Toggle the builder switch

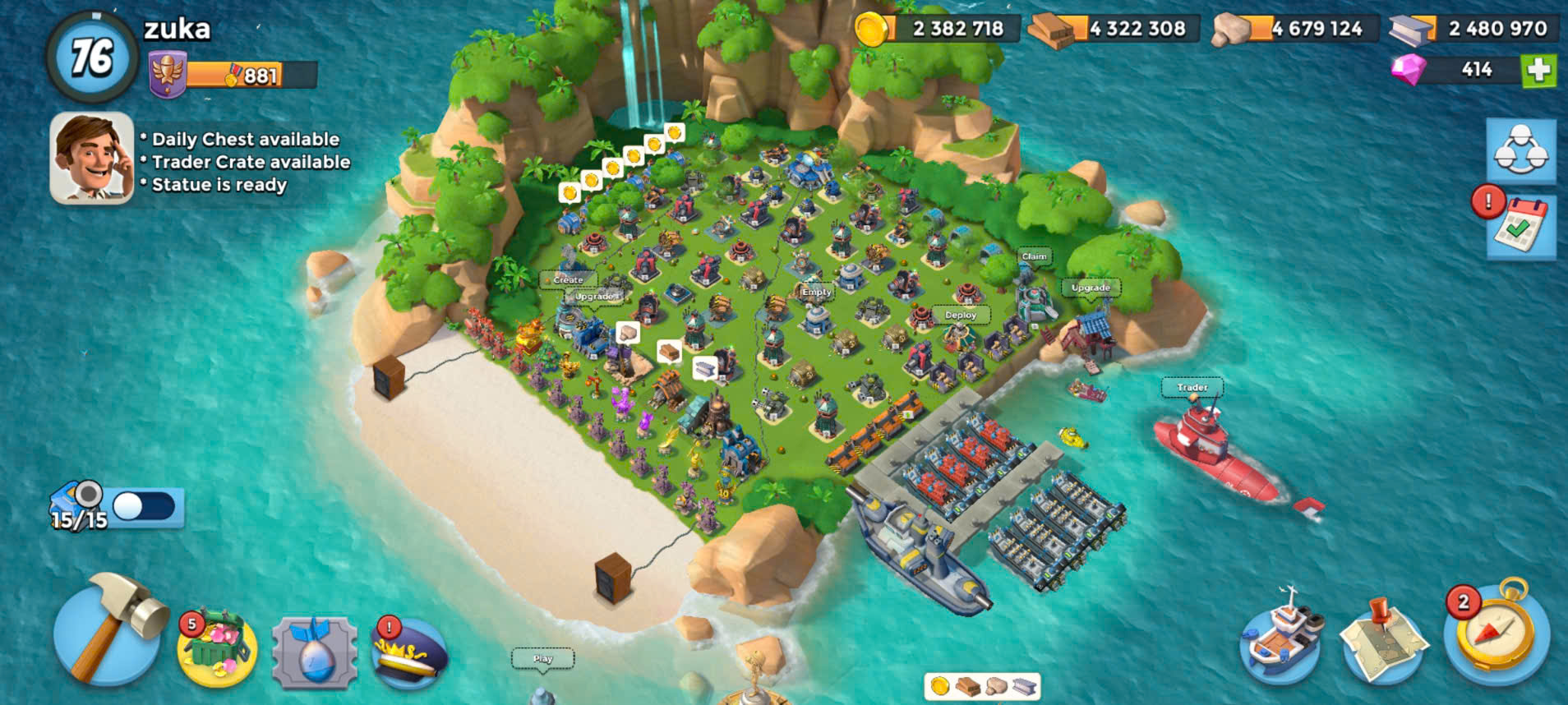pyautogui.click(x=143, y=506)
